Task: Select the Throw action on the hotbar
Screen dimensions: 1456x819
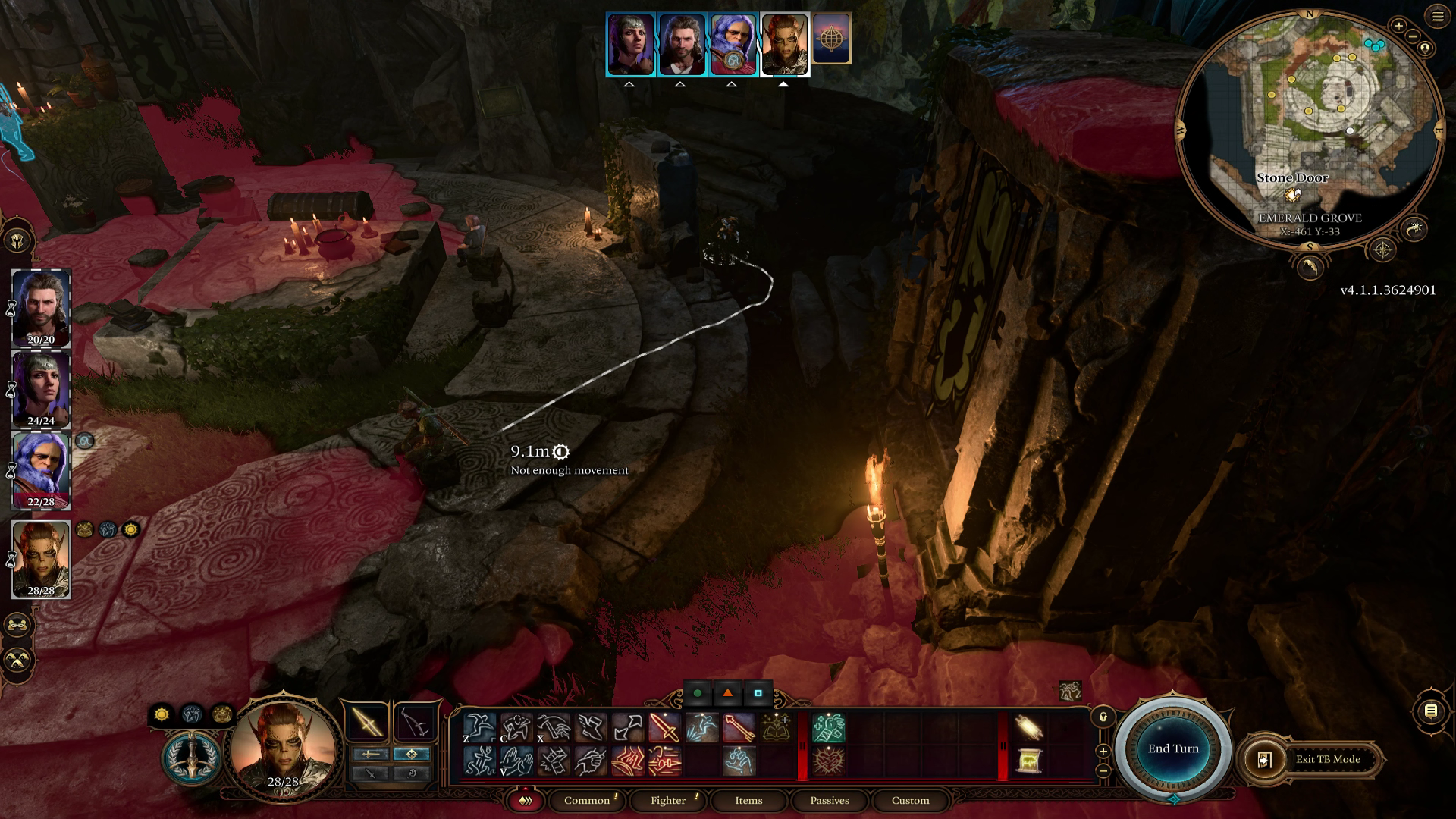Action: pyautogui.click(x=623, y=726)
